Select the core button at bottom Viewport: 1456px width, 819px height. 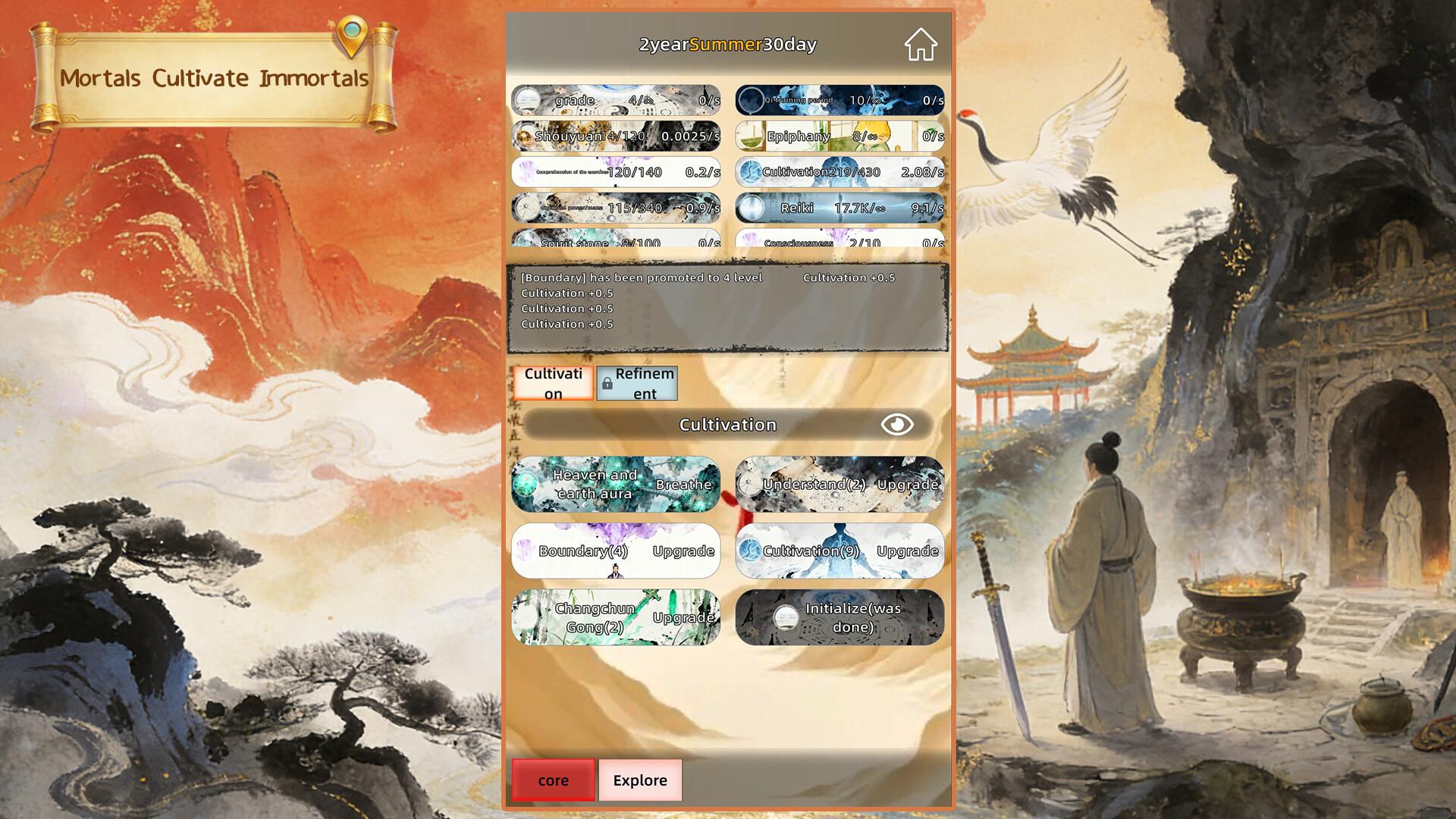[x=553, y=780]
